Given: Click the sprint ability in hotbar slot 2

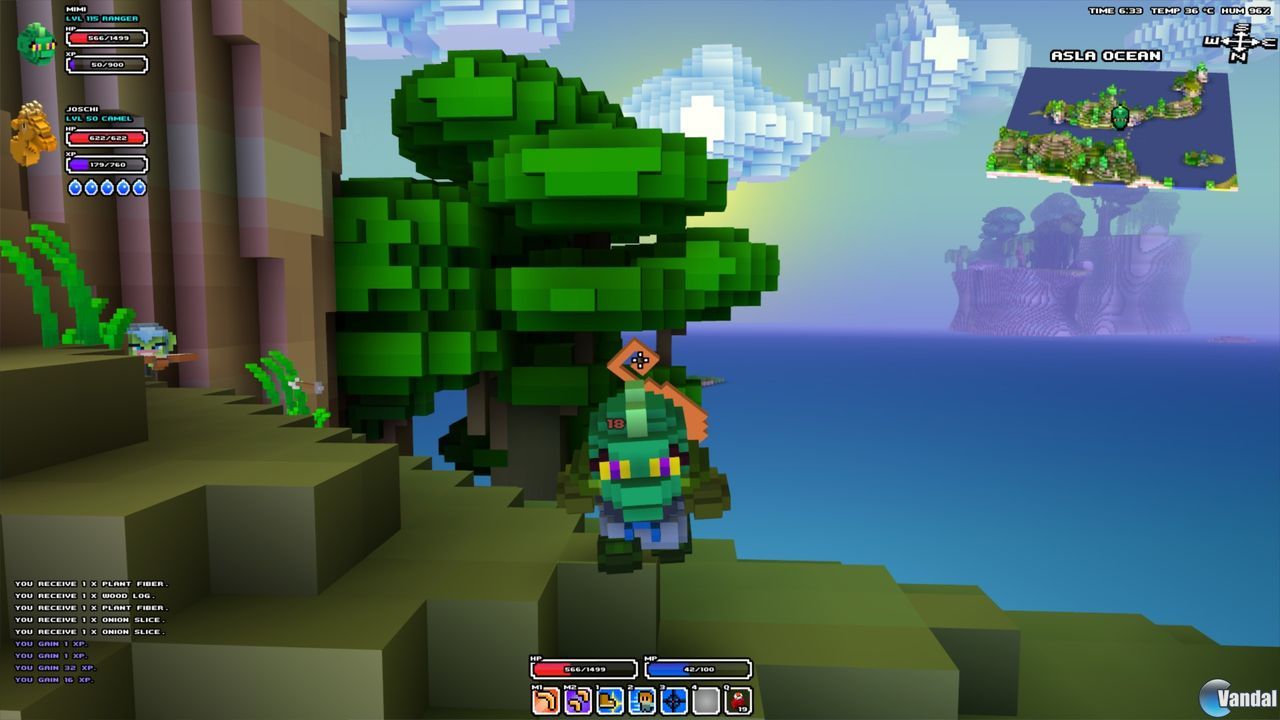Looking at the screenshot, I should tap(640, 701).
